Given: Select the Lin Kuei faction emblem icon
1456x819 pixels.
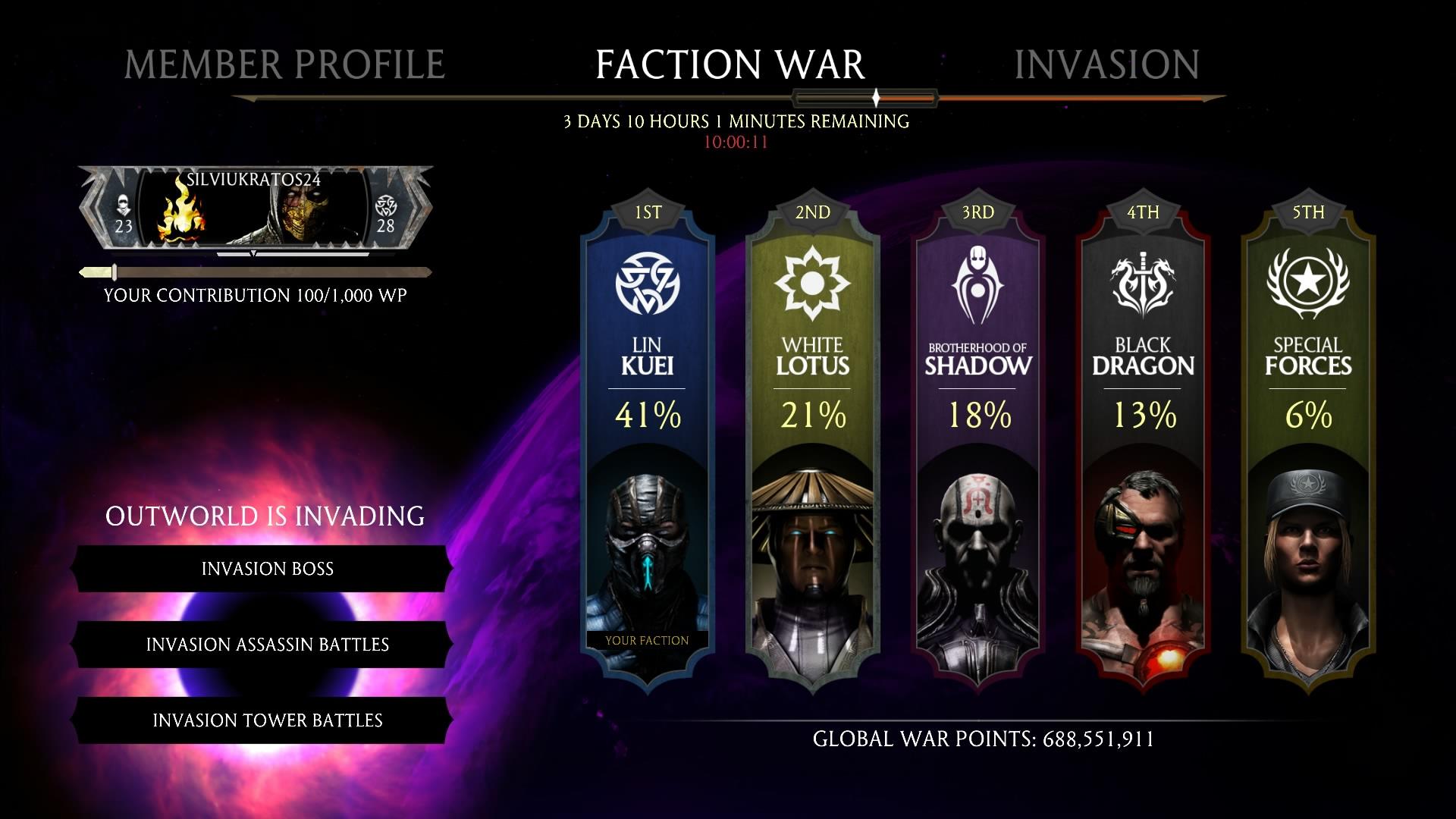Looking at the screenshot, I should point(648,282).
